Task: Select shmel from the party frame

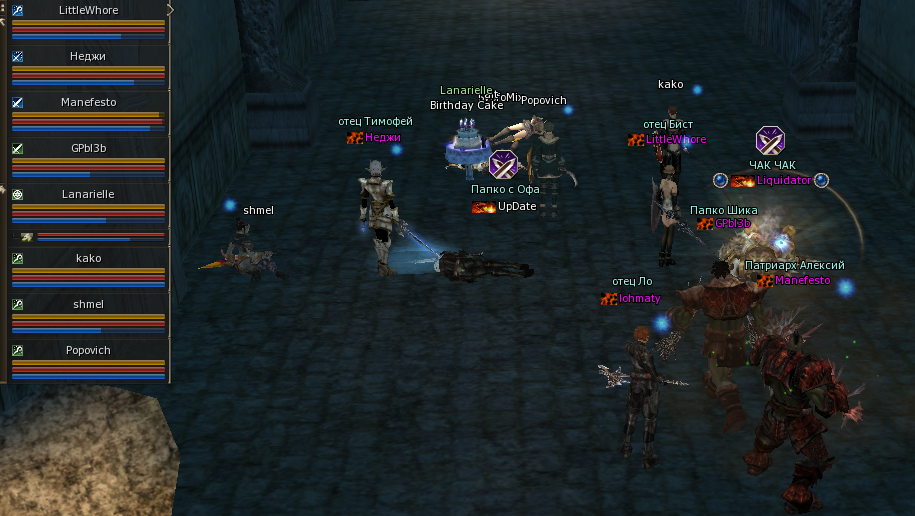Action: 88,304
